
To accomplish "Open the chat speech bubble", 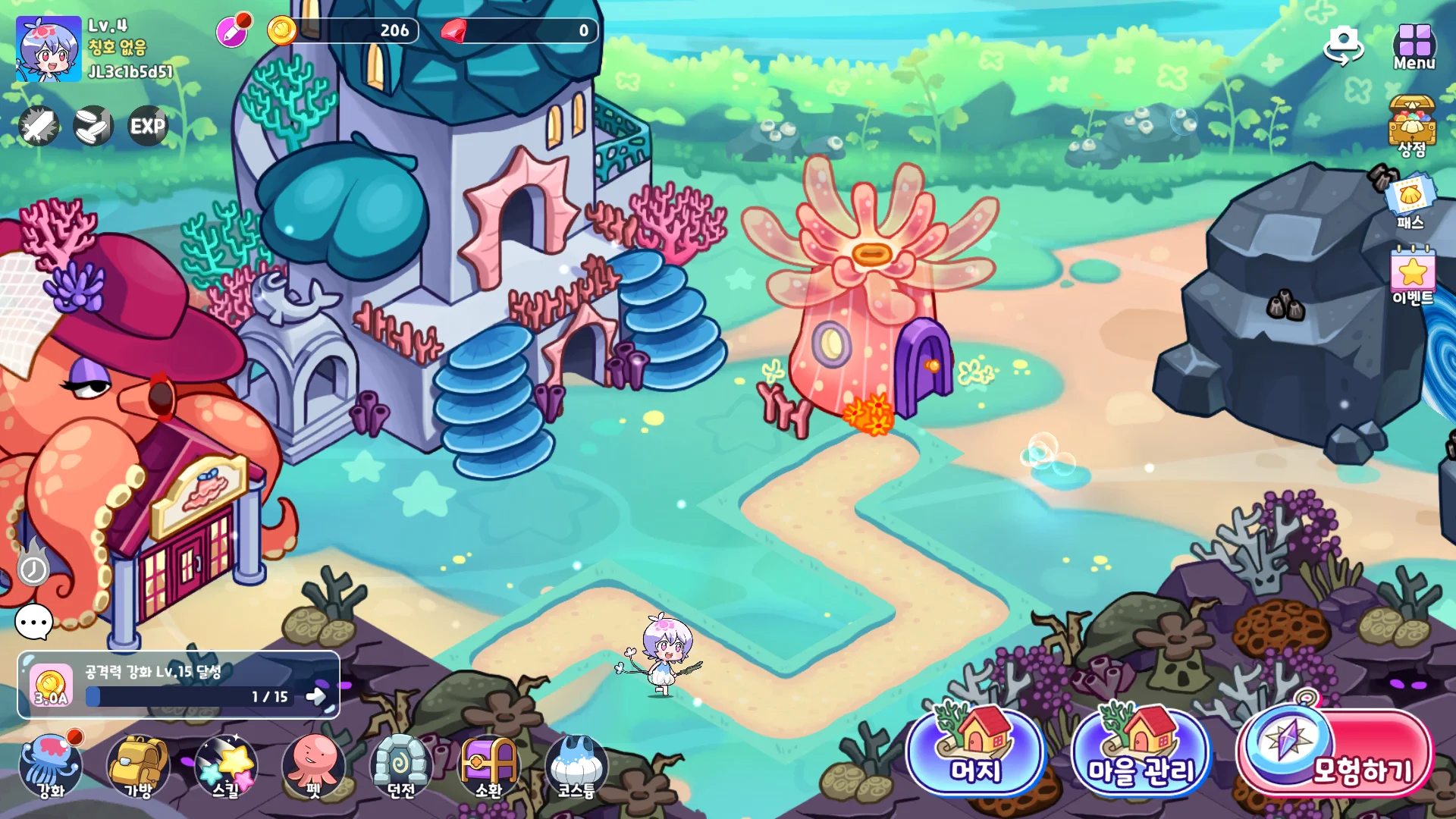I will (34, 623).
